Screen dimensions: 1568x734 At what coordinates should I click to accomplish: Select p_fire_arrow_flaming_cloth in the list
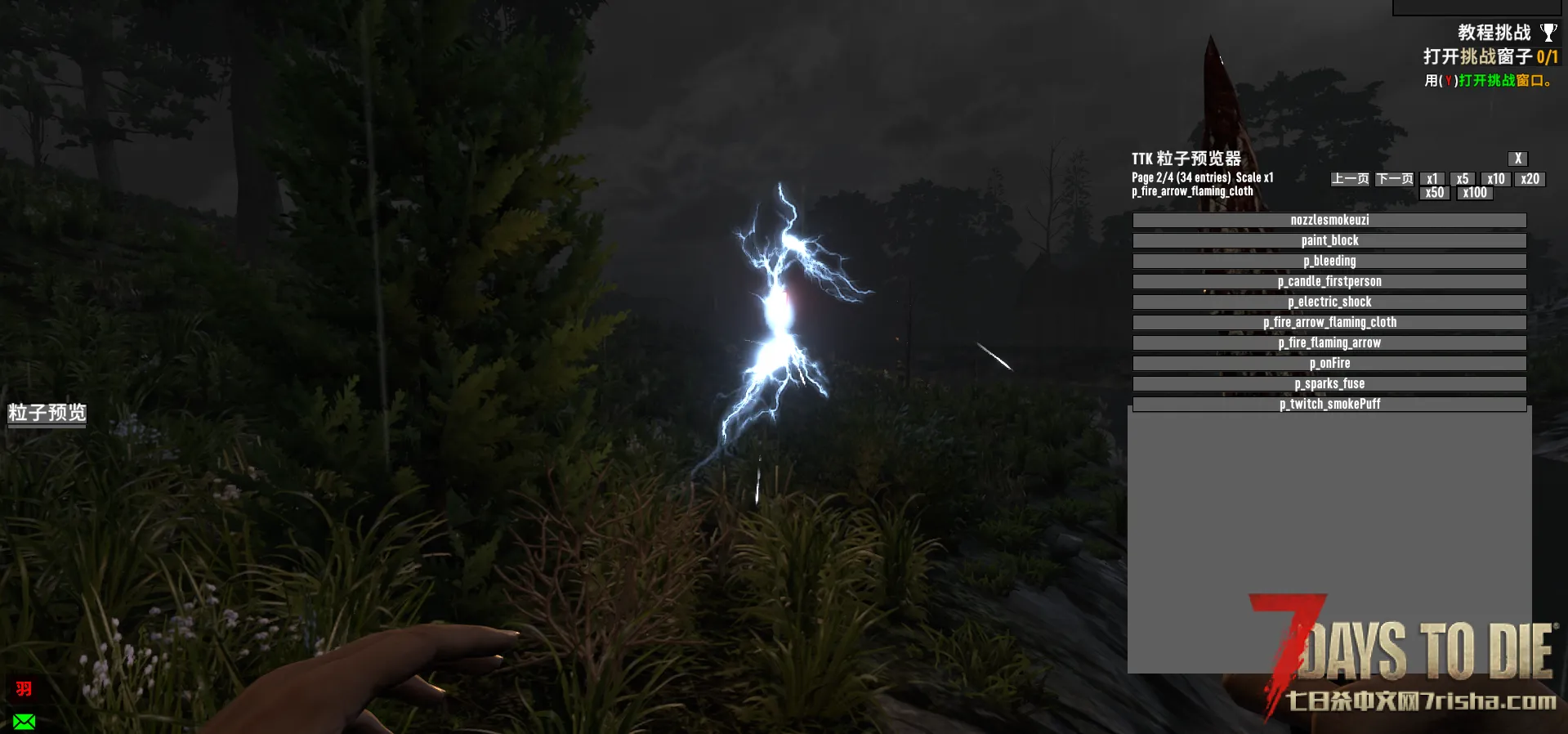coord(1329,322)
